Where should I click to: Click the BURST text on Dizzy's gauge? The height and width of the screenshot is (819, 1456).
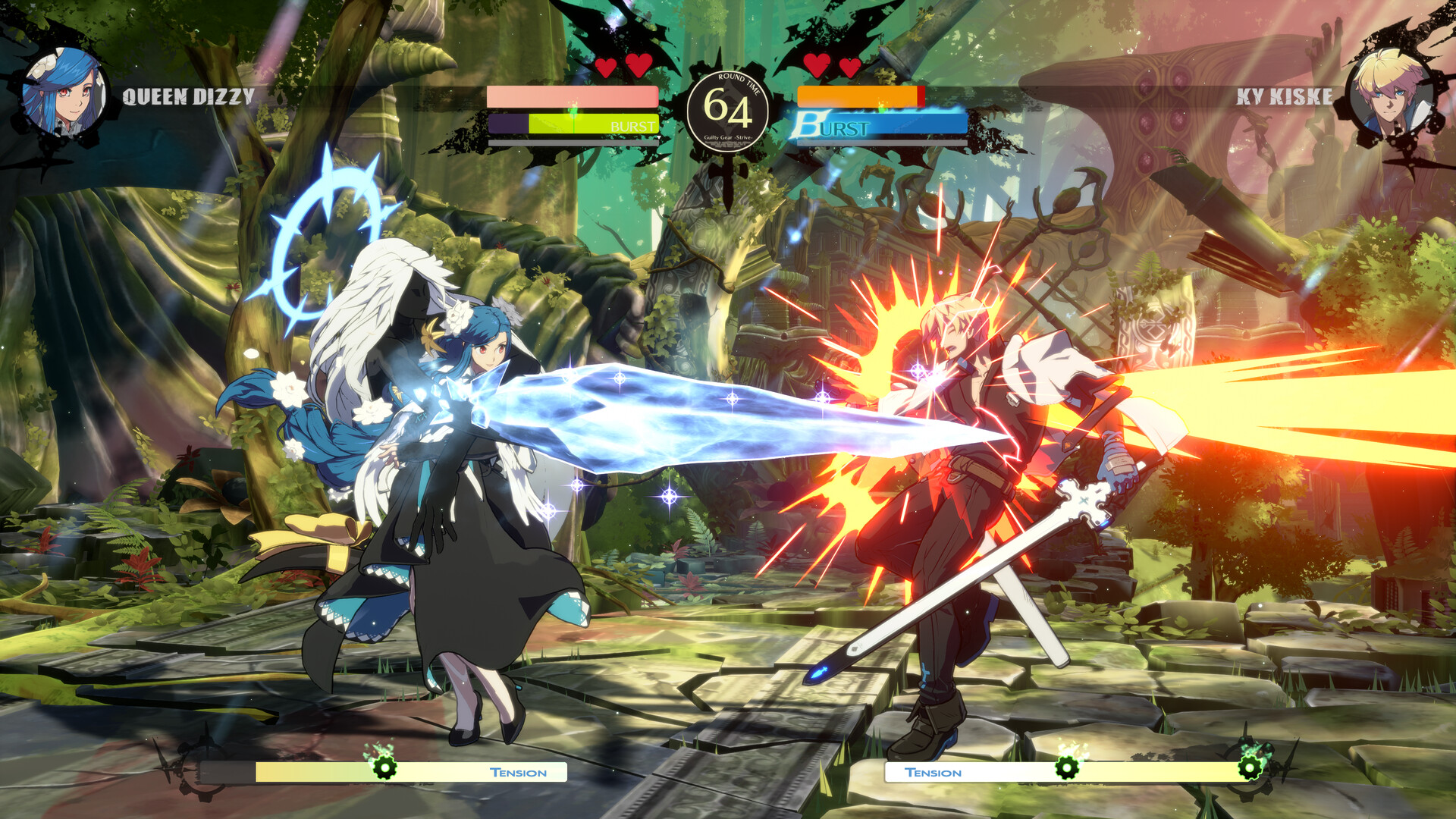(632, 124)
